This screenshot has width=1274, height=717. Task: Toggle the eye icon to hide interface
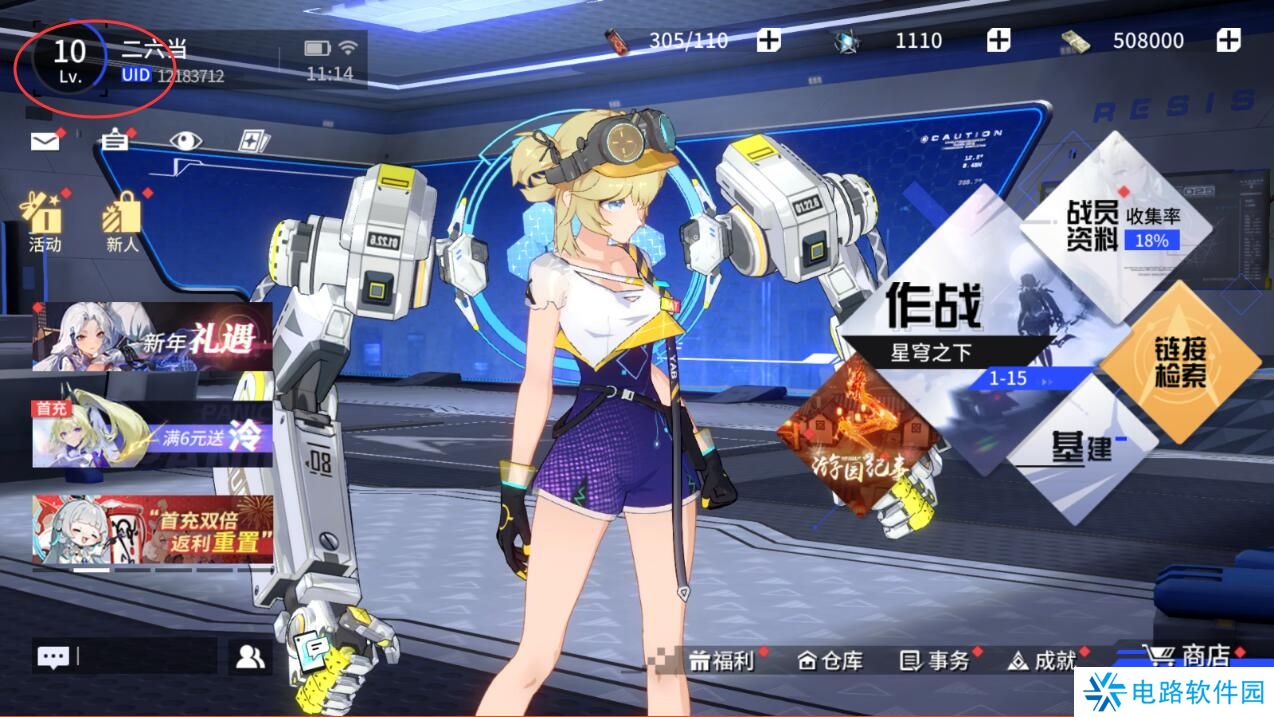[x=185, y=141]
